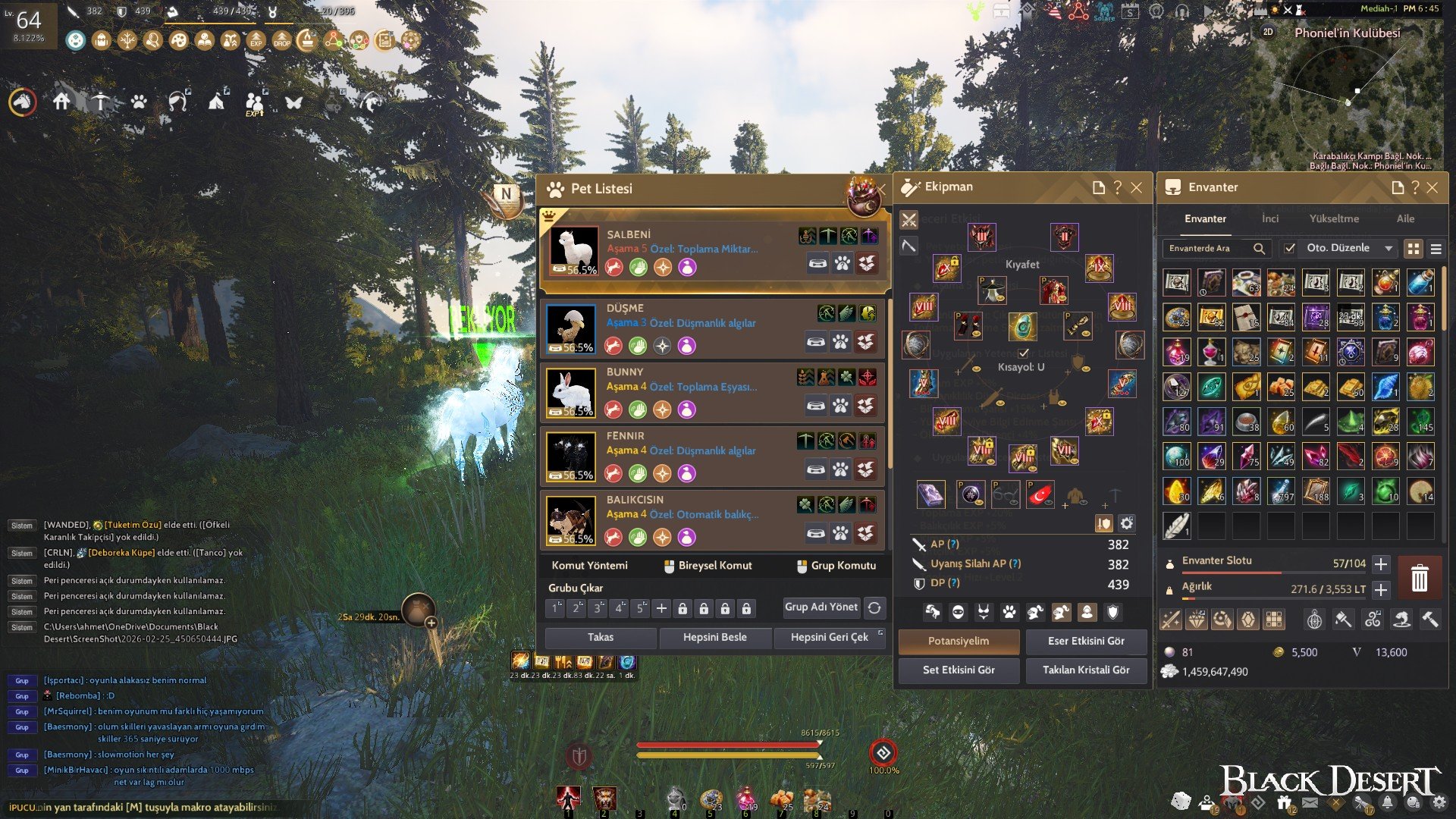1456x819 pixels.
Task: Click the Set Etkisini Gör button
Action: [959, 670]
